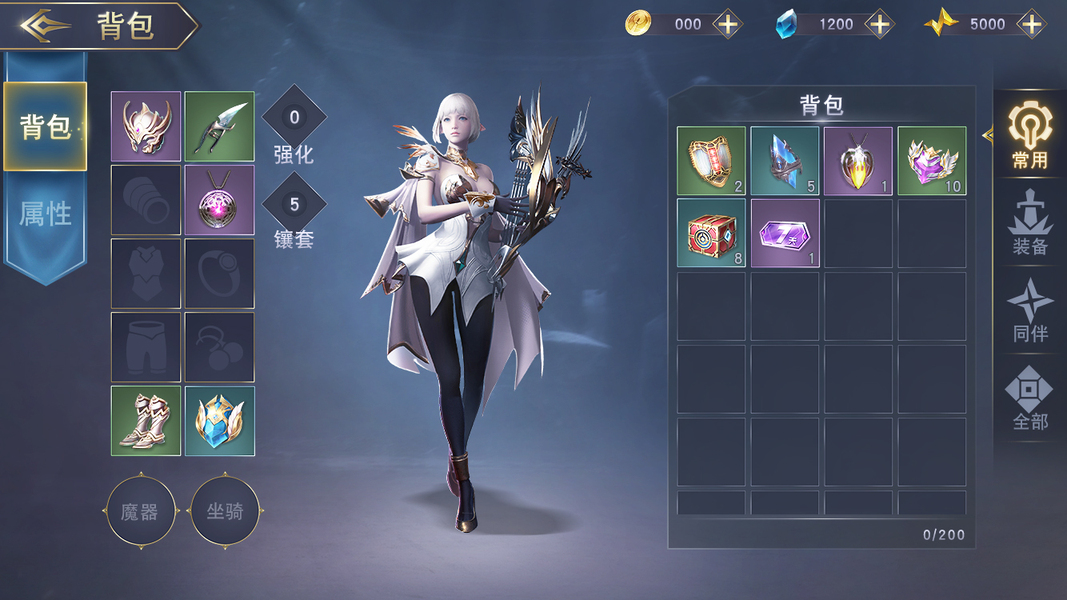Select the equipped pink amulet necklace slot
Screen dimensions: 1067x600
220,200
